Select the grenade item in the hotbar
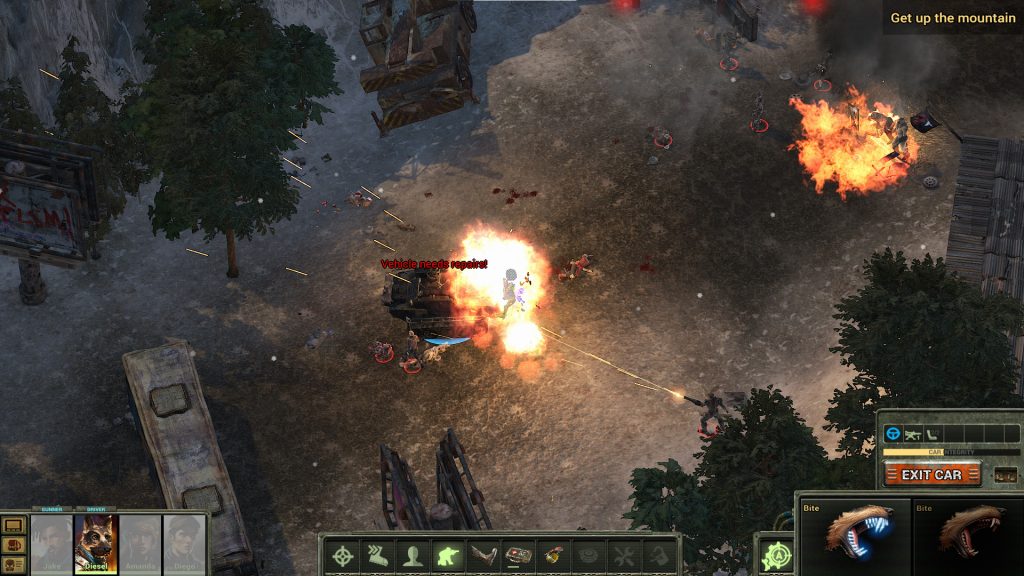1024x576 pixels. pyautogui.click(x=553, y=554)
